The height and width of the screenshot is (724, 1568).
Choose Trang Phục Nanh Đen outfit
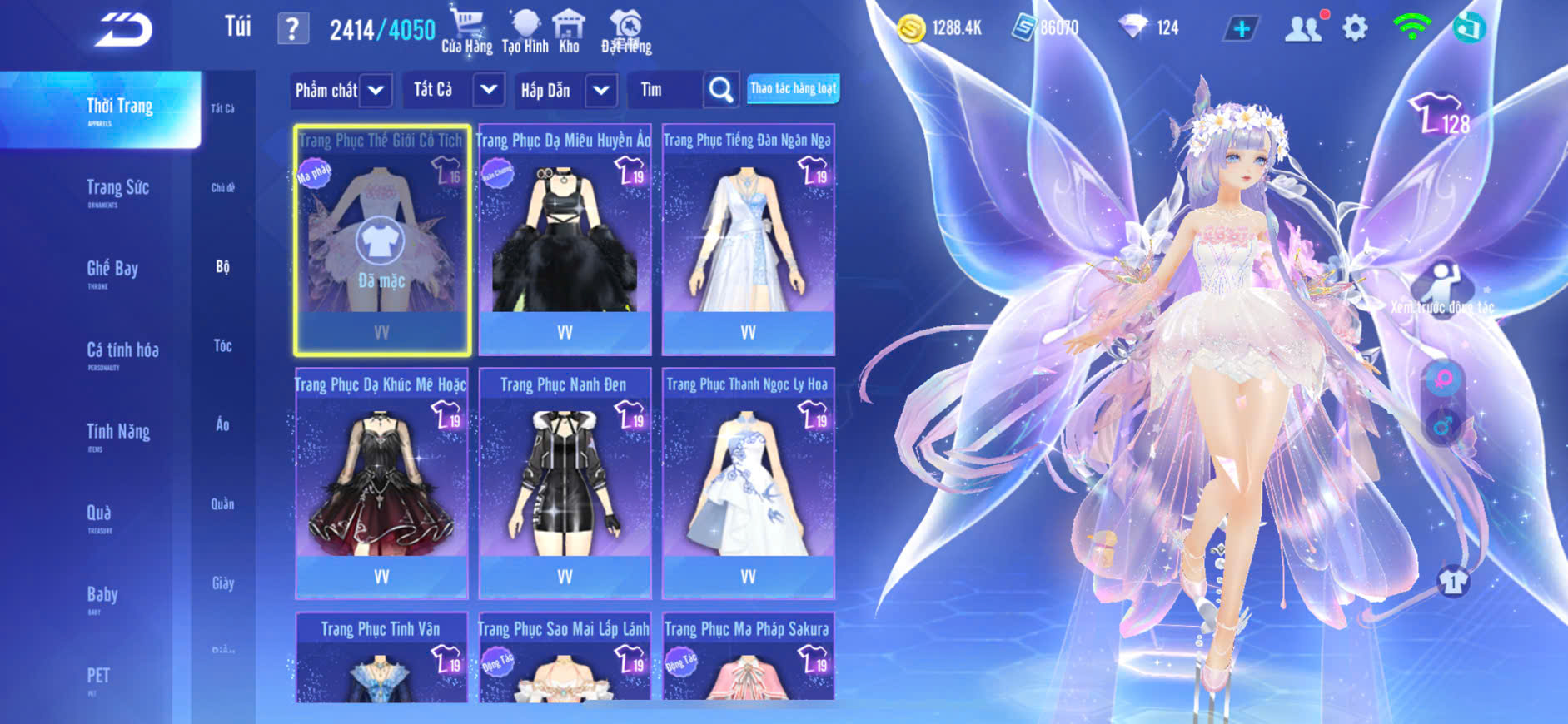click(x=565, y=483)
